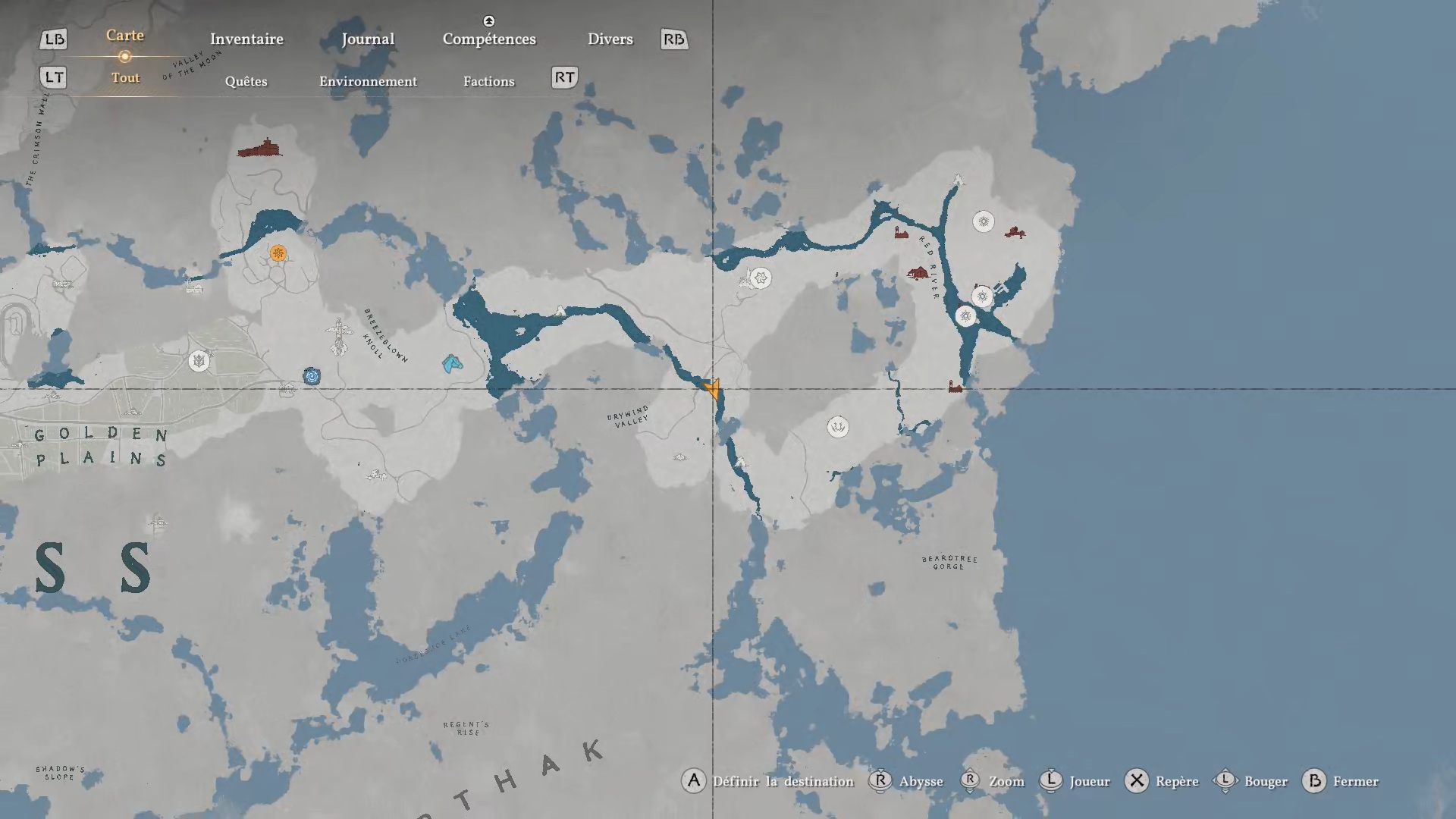The width and height of the screenshot is (1456, 819).
Task: Choose the Environnement map filter
Action: 368,82
